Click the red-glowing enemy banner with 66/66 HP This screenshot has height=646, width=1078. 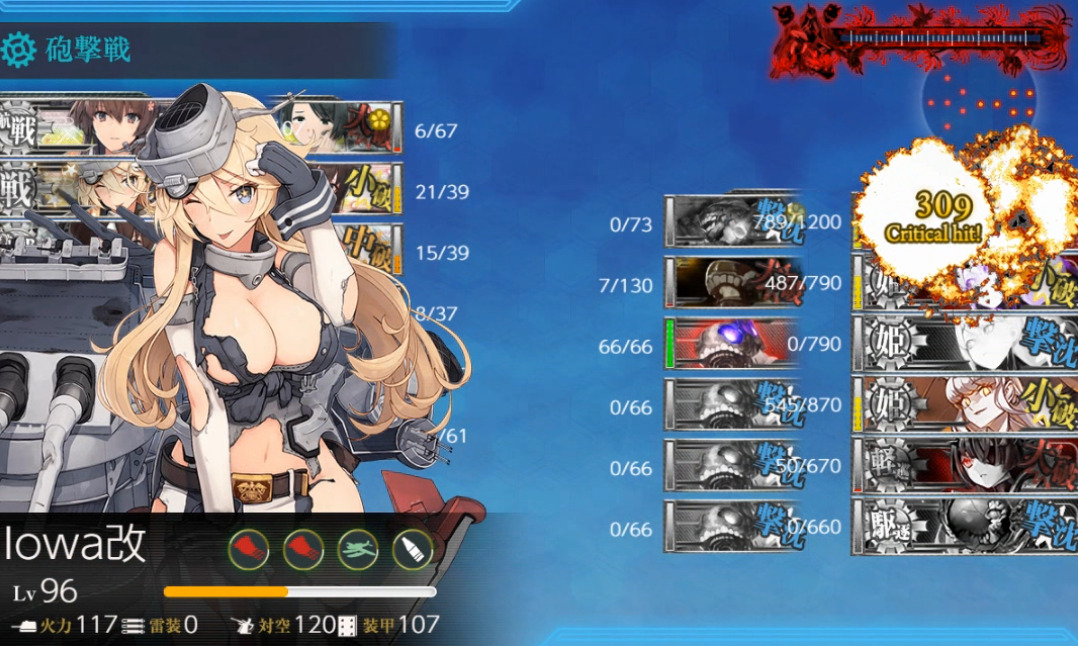731,344
